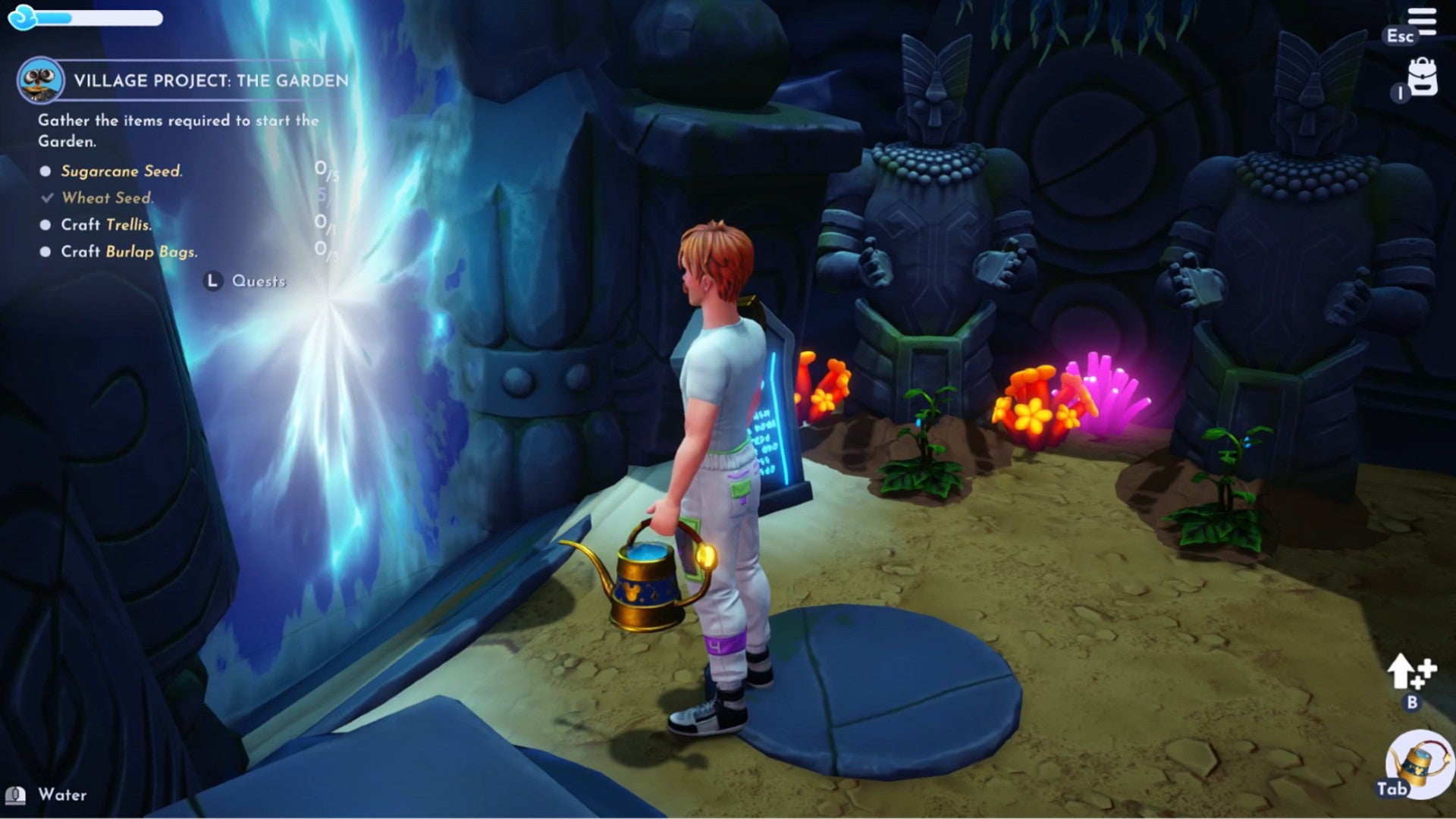Click the blue water droplet icon top left
1456x819 pixels.
click(x=20, y=16)
